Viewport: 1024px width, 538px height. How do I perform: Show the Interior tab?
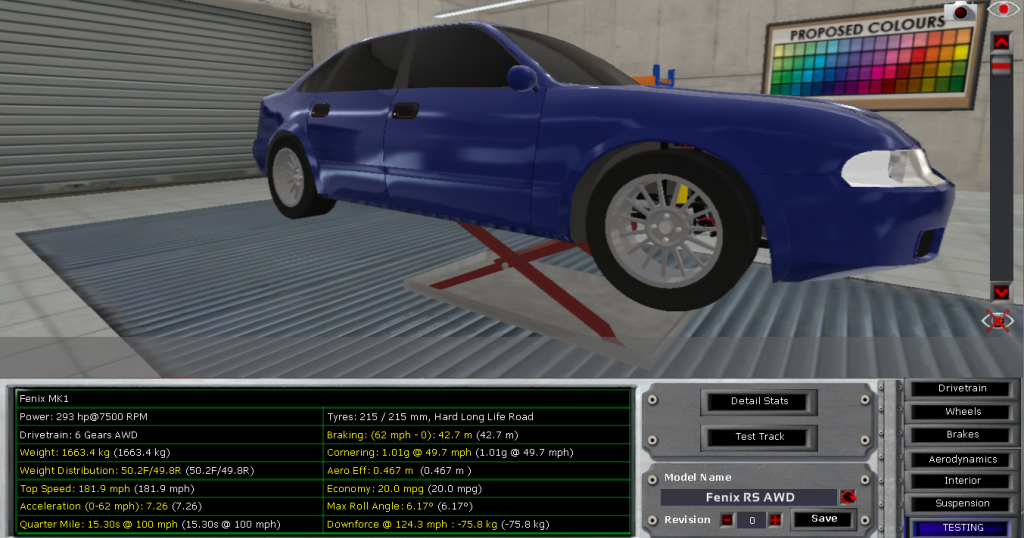[962, 481]
